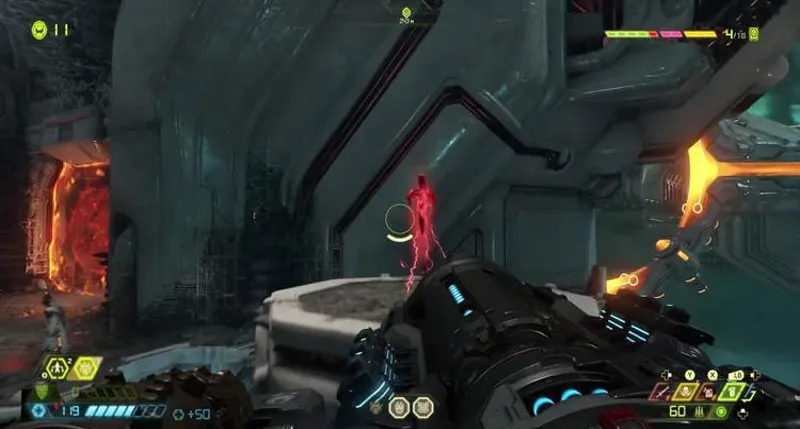
Task: Click the green armor shield icon
Action: coord(41,390)
